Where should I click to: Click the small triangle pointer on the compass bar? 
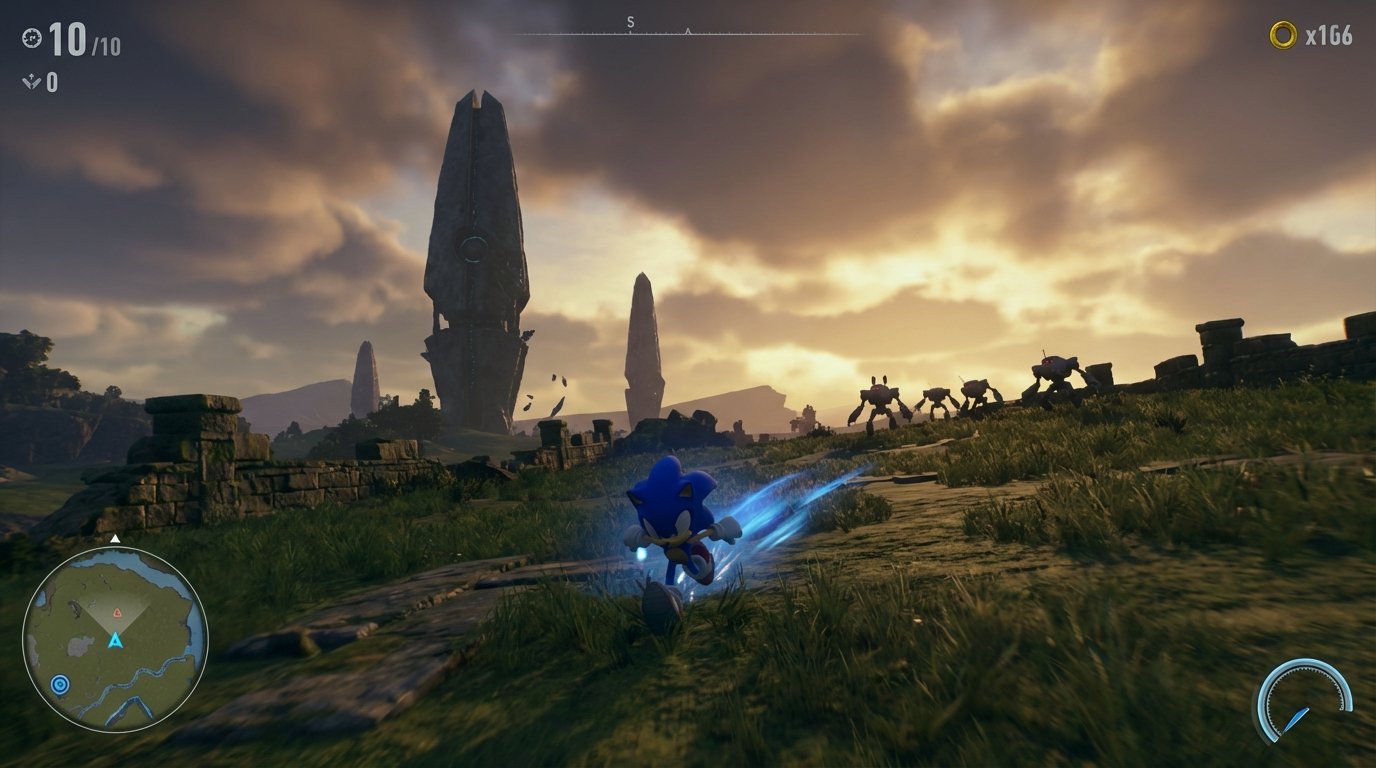coord(687,30)
